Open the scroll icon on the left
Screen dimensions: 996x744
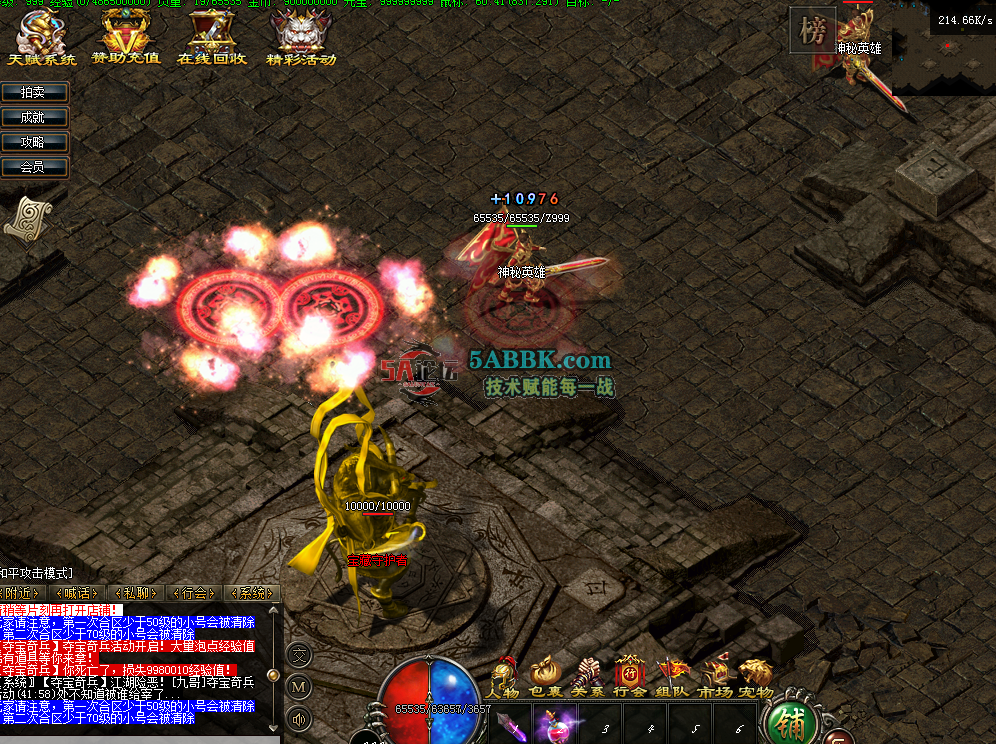coord(27,217)
